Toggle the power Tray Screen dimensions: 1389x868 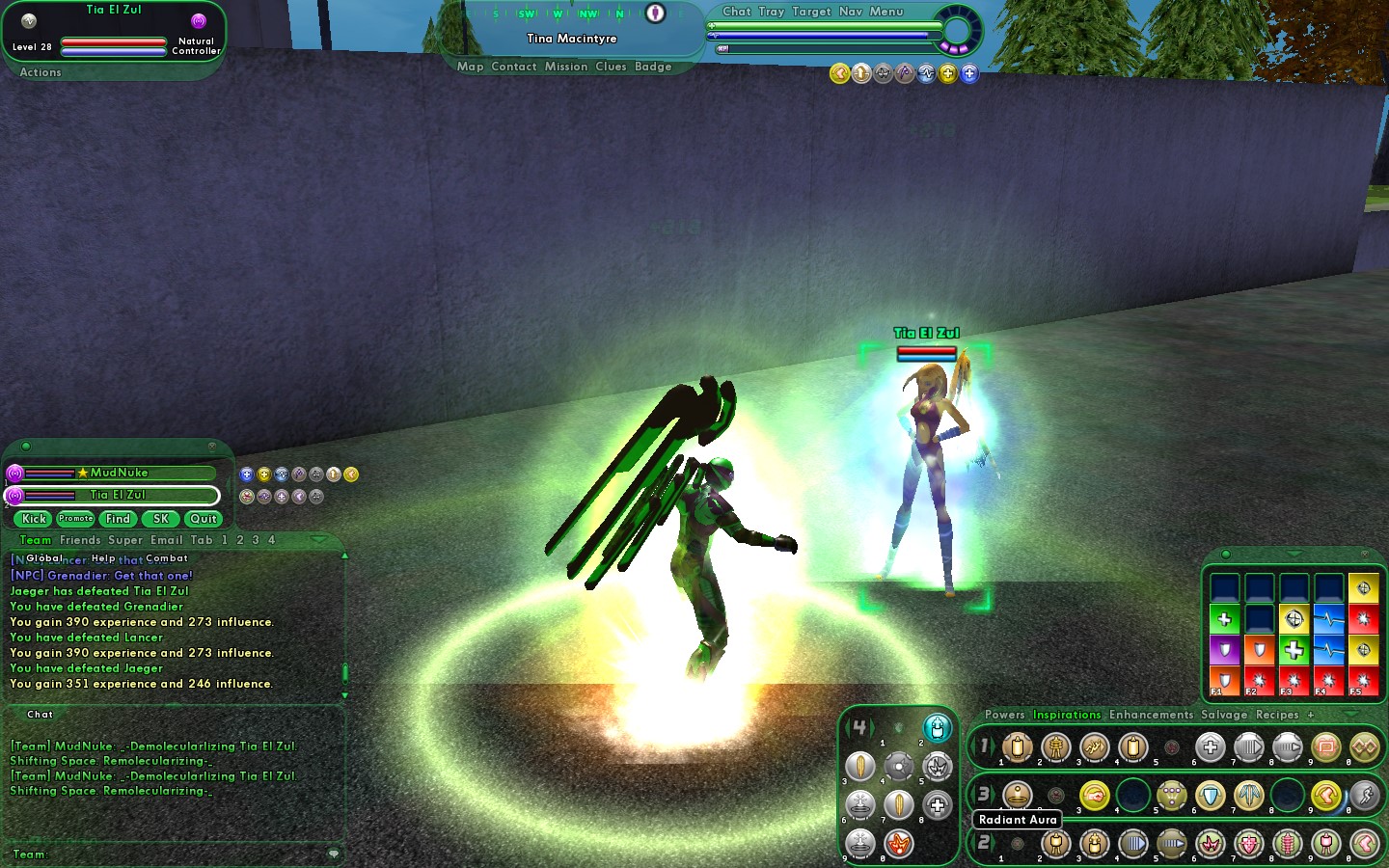click(771, 12)
